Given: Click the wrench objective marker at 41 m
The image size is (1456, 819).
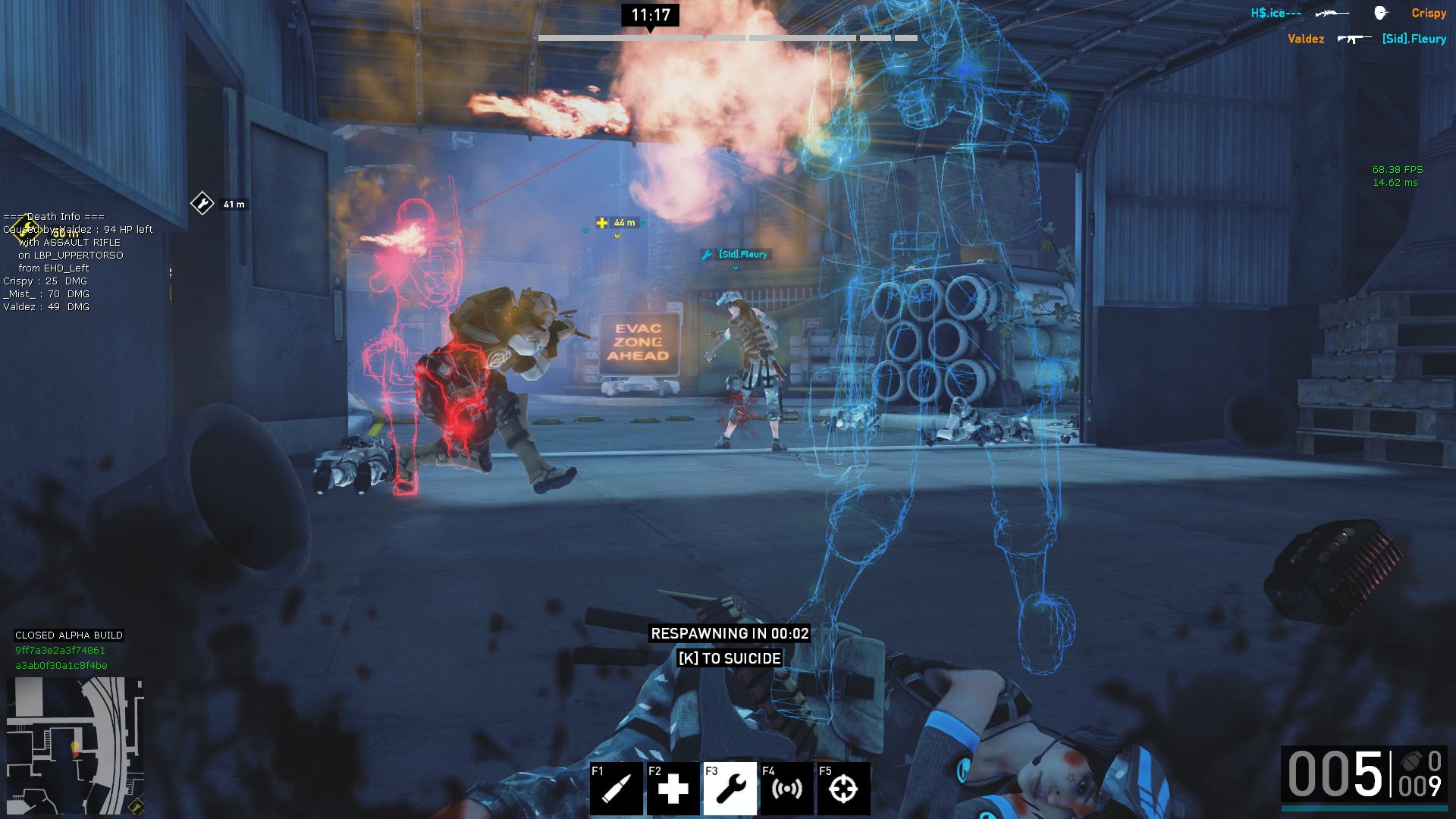Looking at the screenshot, I should point(202,203).
